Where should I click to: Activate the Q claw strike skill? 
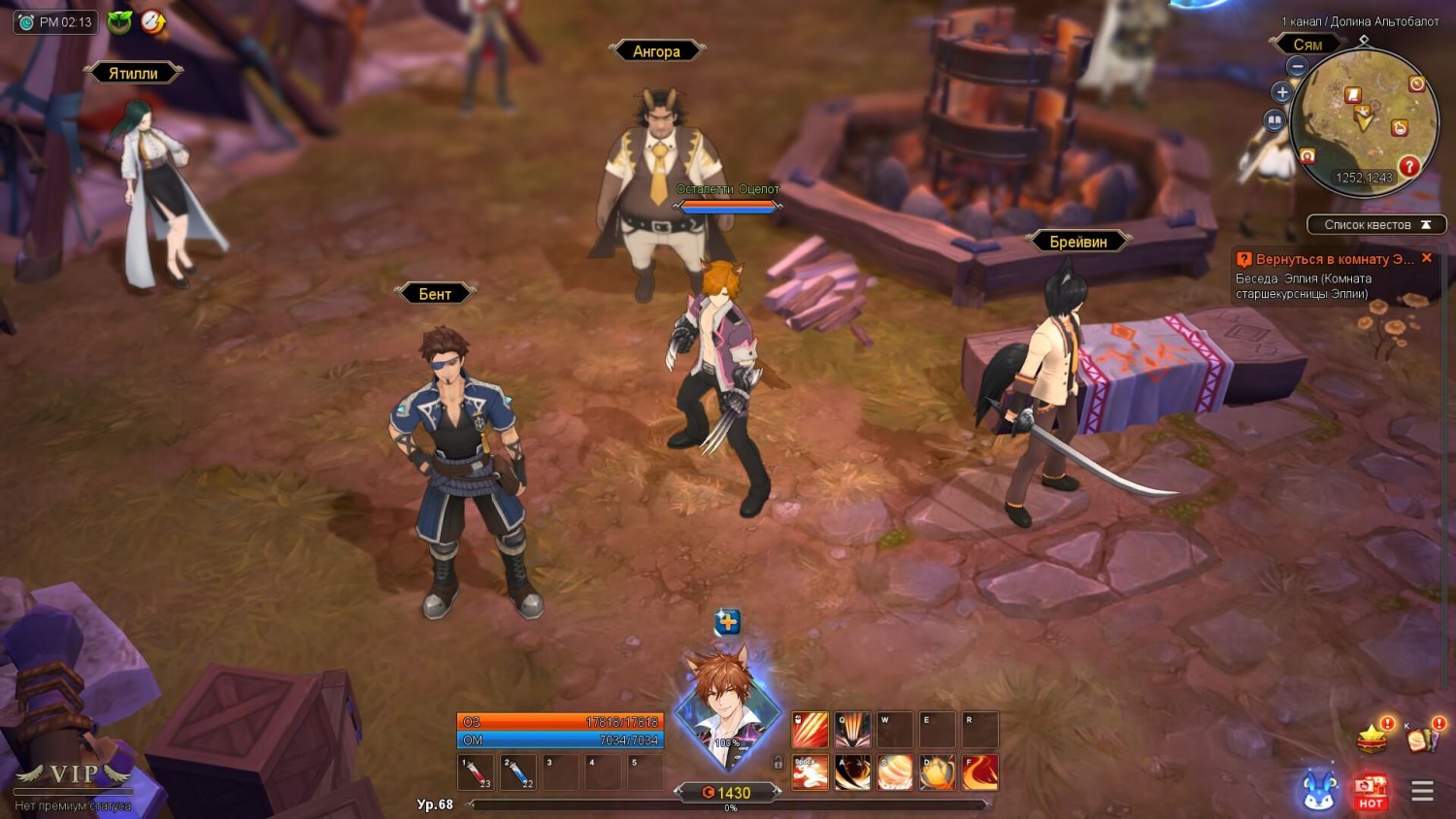point(852,730)
